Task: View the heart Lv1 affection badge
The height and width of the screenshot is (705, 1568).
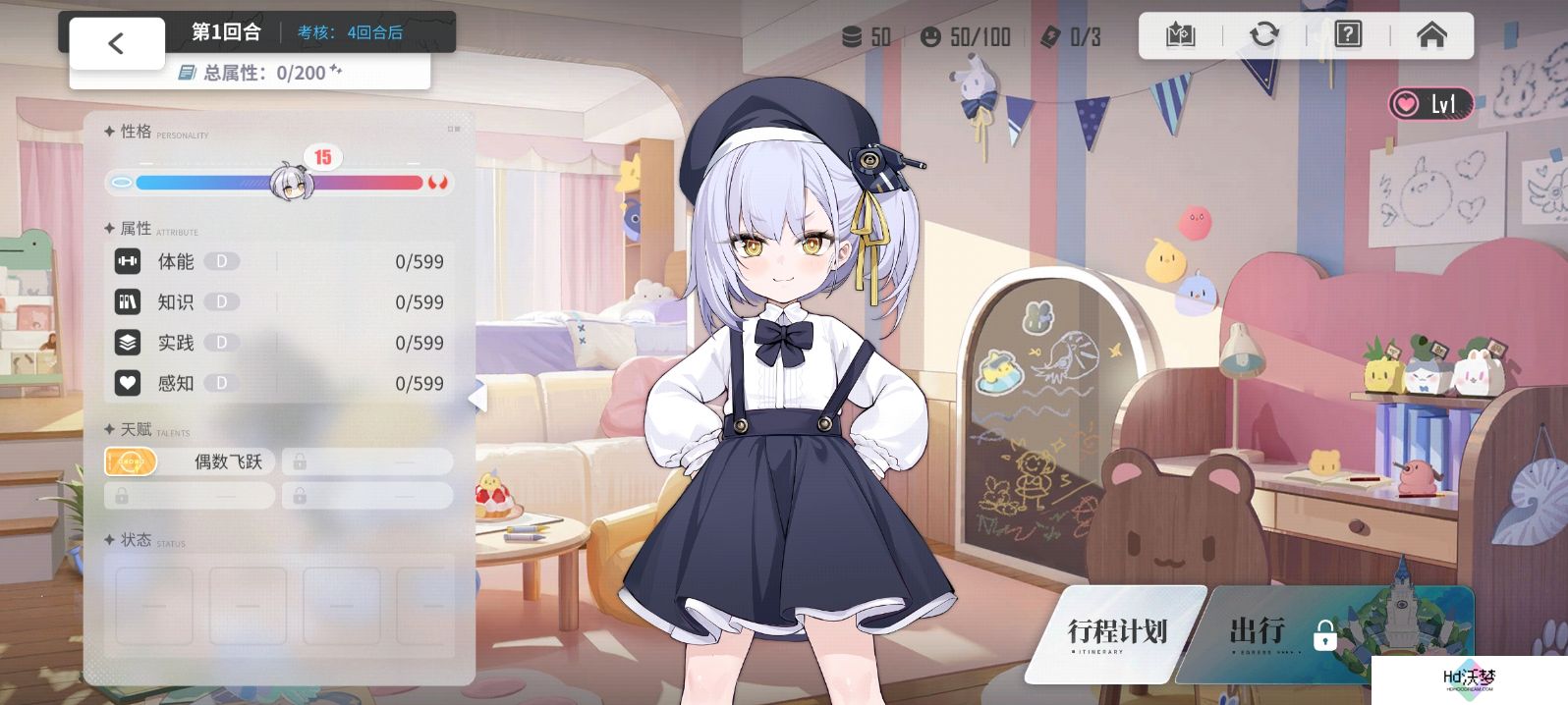Action: (x=1430, y=103)
